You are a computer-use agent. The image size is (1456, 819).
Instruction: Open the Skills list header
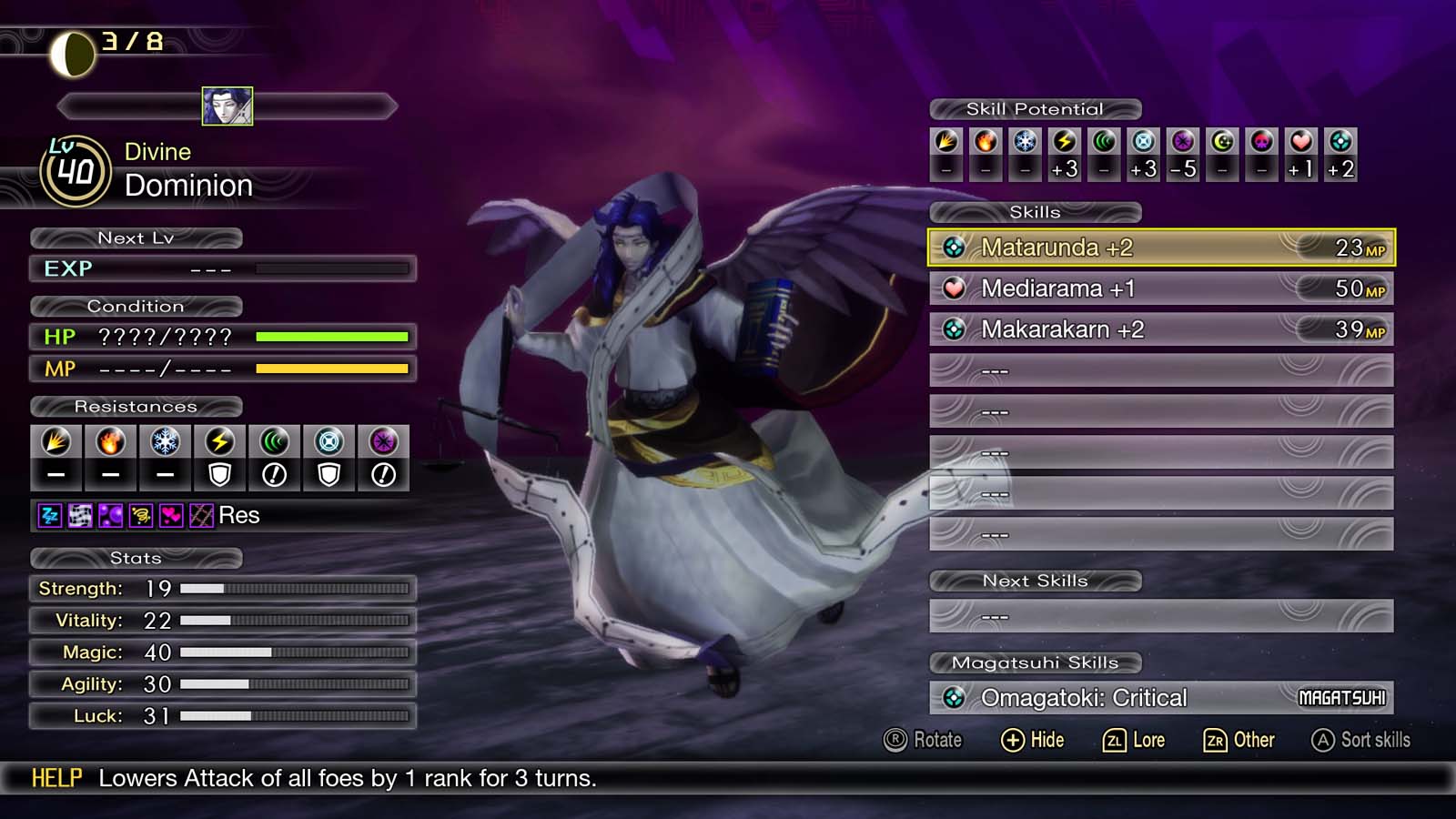click(1034, 212)
